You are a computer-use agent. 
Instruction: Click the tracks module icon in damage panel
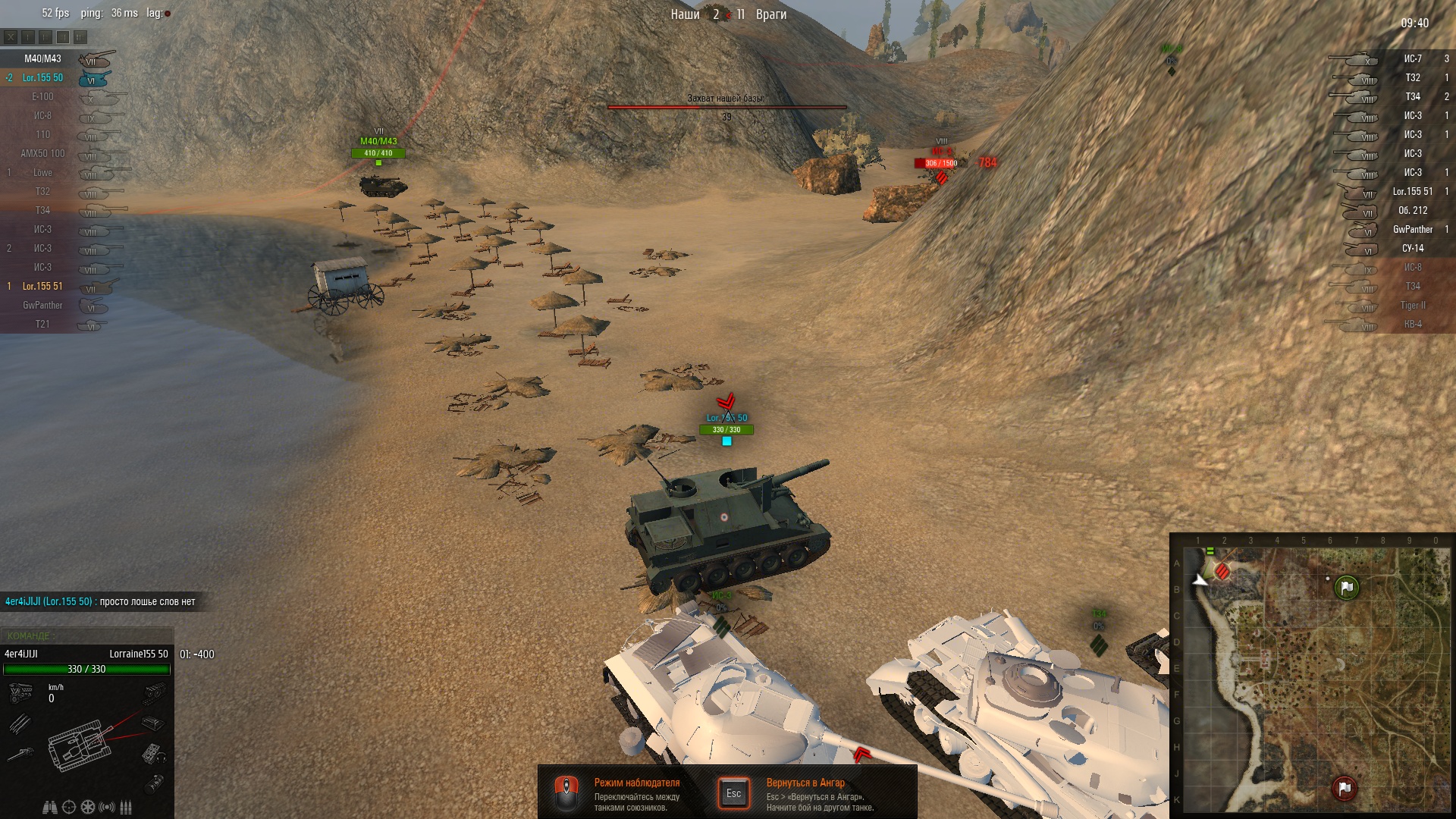pyautogui.click(x=155, y=692)
